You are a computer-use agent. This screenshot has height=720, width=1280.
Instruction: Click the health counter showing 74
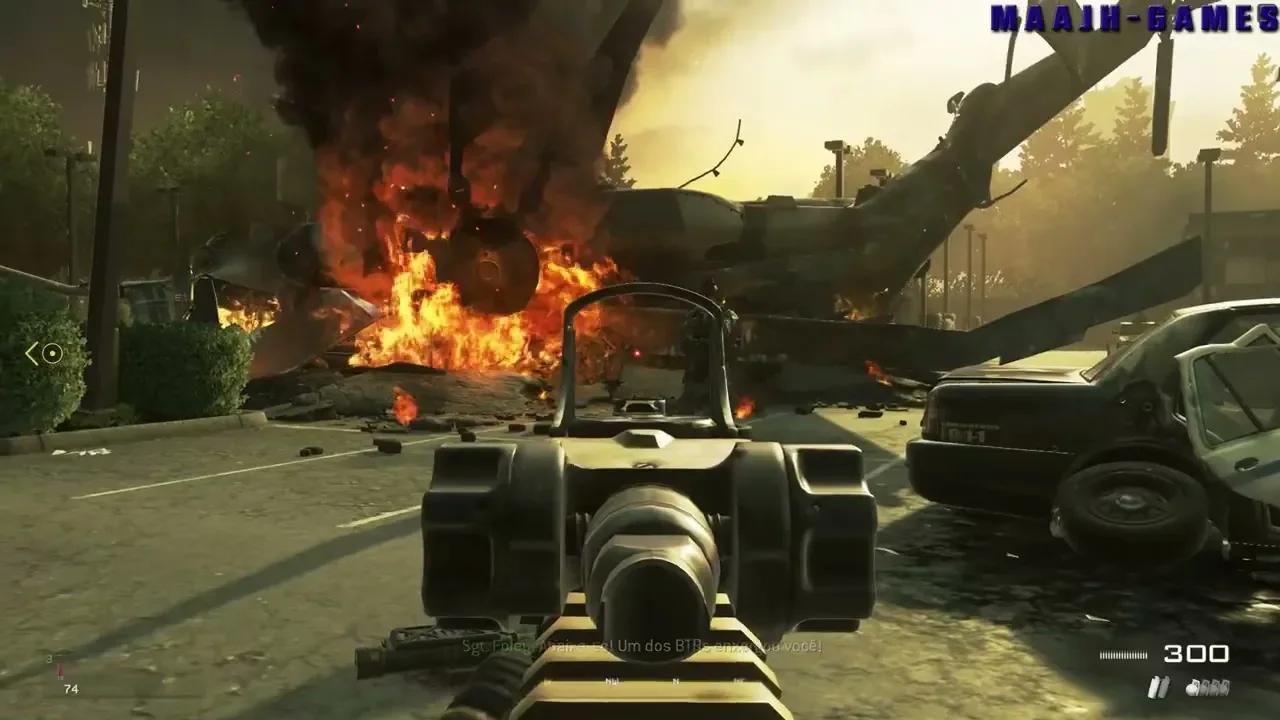pyautogui.click(x=70, y=689)
